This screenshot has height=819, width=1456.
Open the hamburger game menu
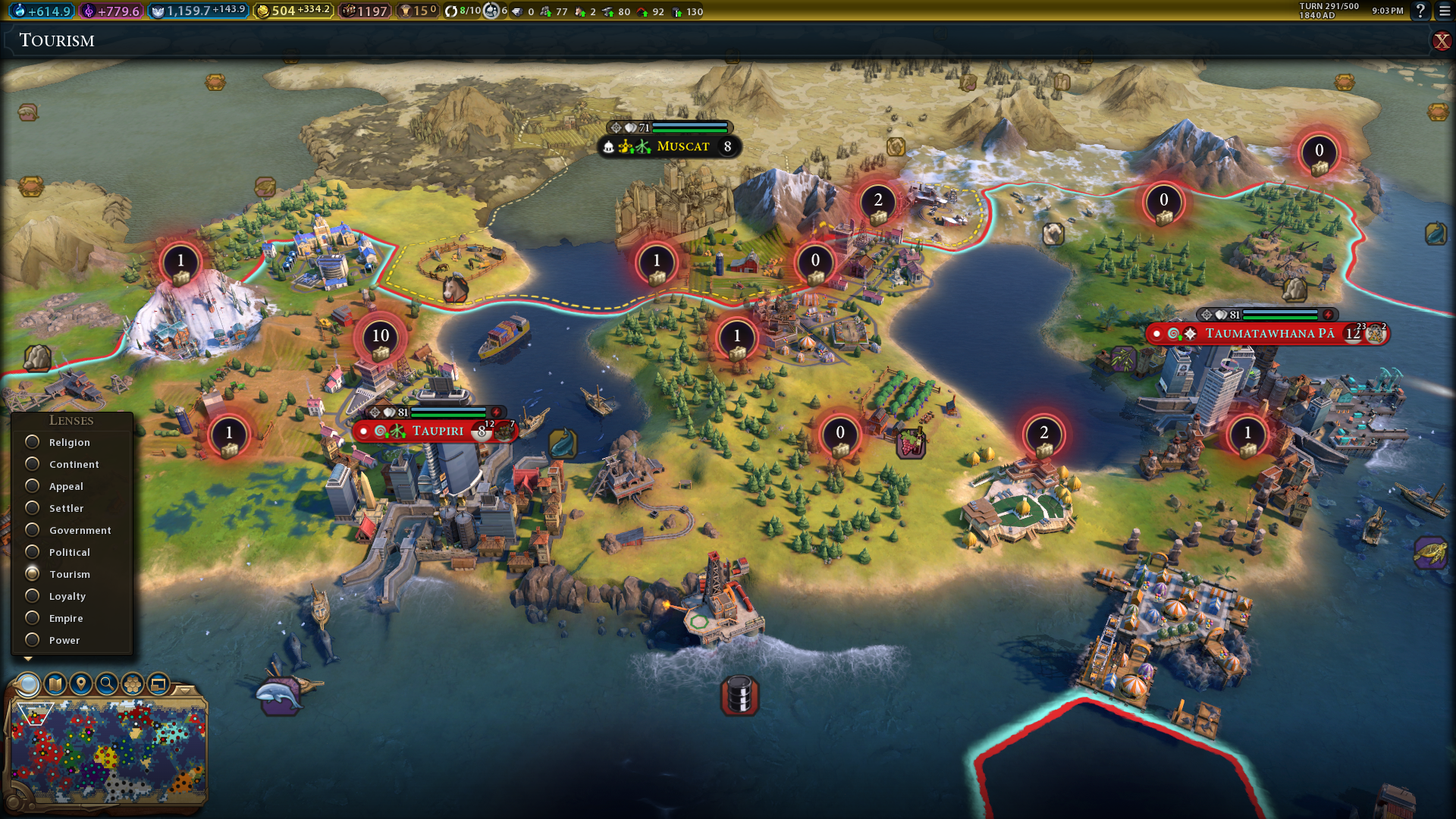point(1445,11)
